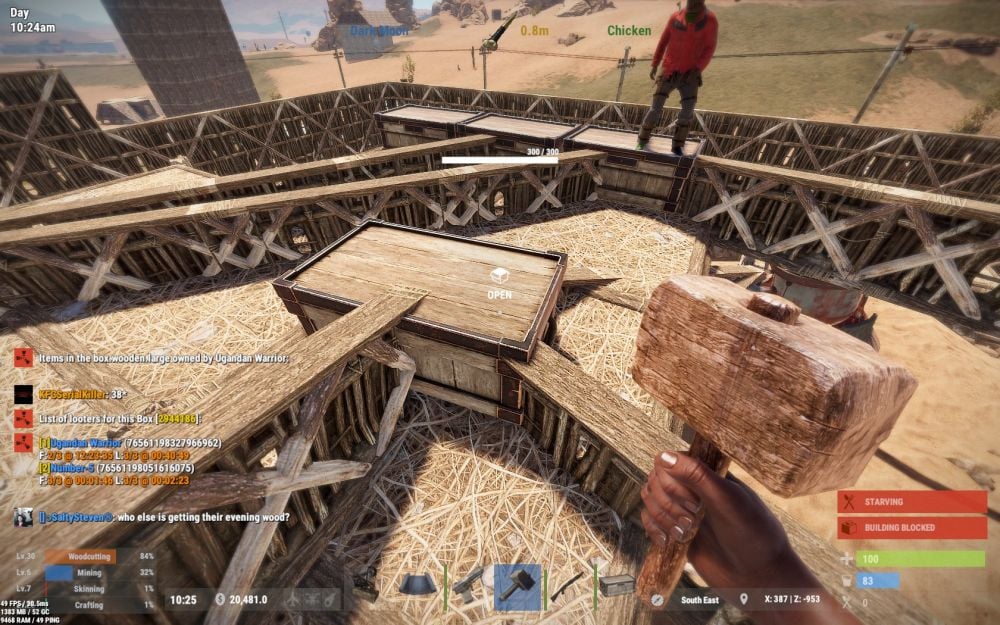Select the pistol hotbar slot

tap(467, 587)
